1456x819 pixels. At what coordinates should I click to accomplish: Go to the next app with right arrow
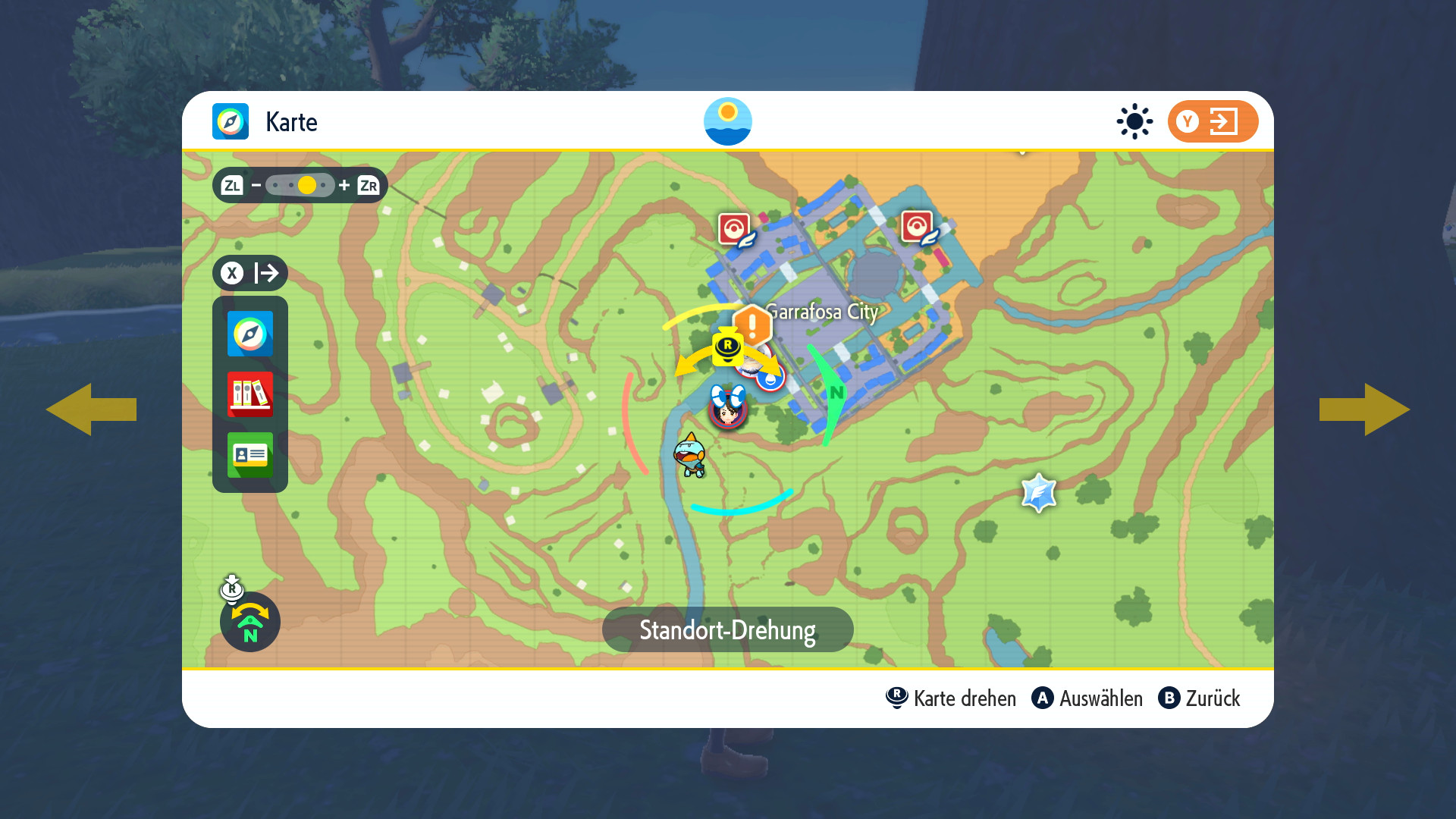[1364, 409]
